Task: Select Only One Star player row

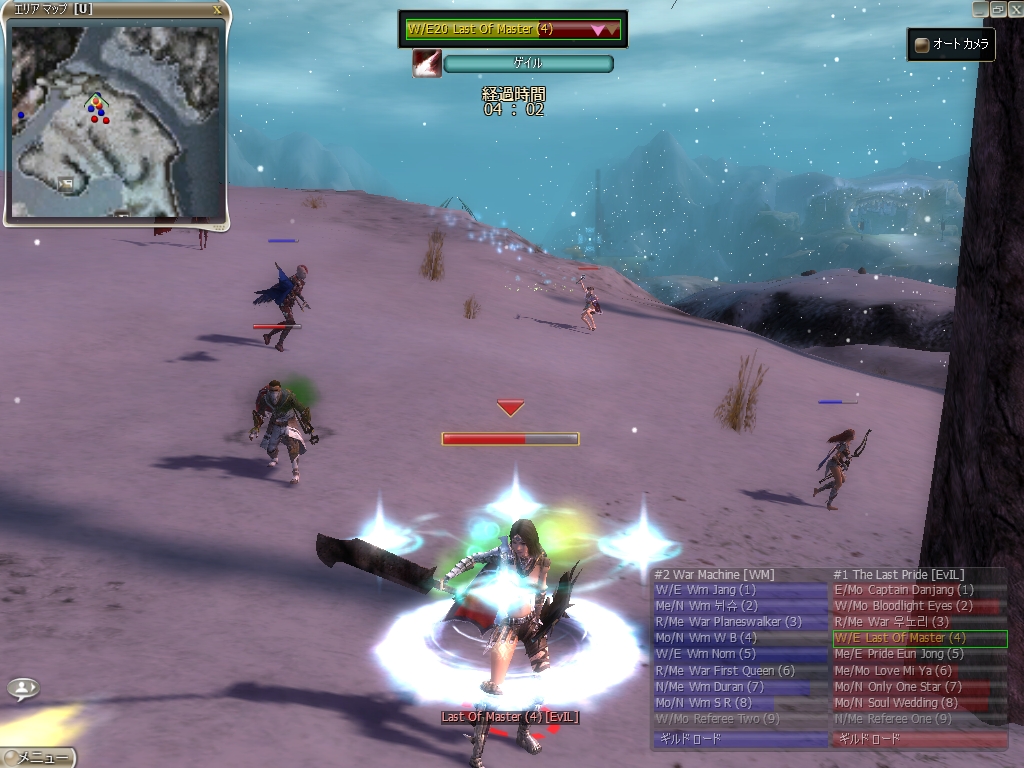Action: (x=918, y=686)
